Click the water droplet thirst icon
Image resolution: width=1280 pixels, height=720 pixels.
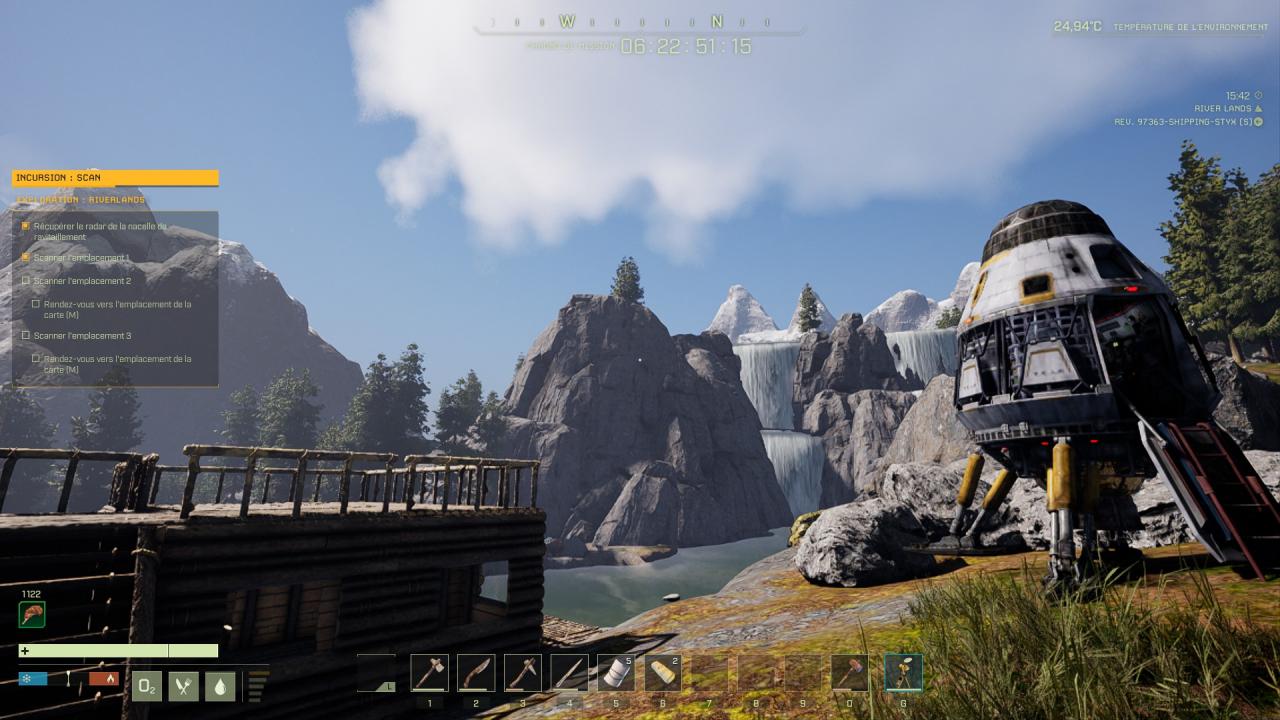[220, 686]
